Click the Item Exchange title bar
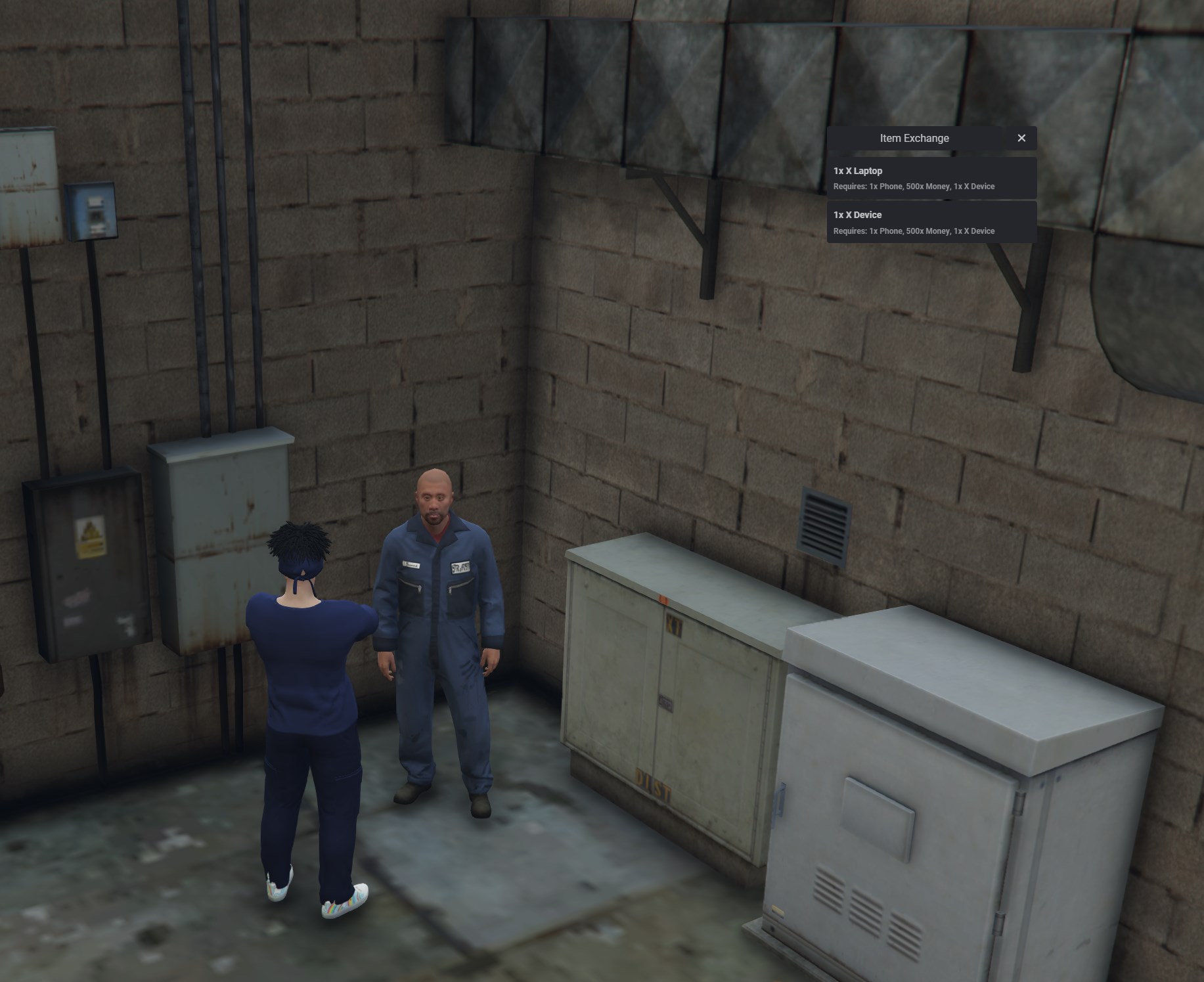Viewport: 1204px width, 982px height. (914, 138)
